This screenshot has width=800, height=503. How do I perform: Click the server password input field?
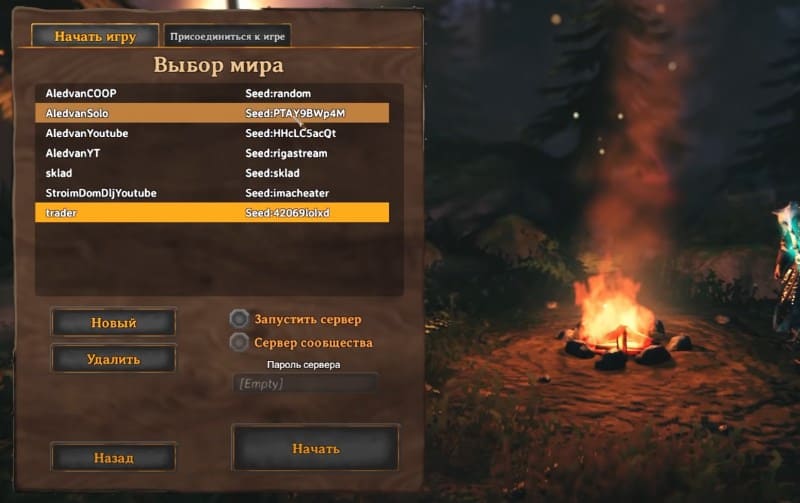pos(304,383)
